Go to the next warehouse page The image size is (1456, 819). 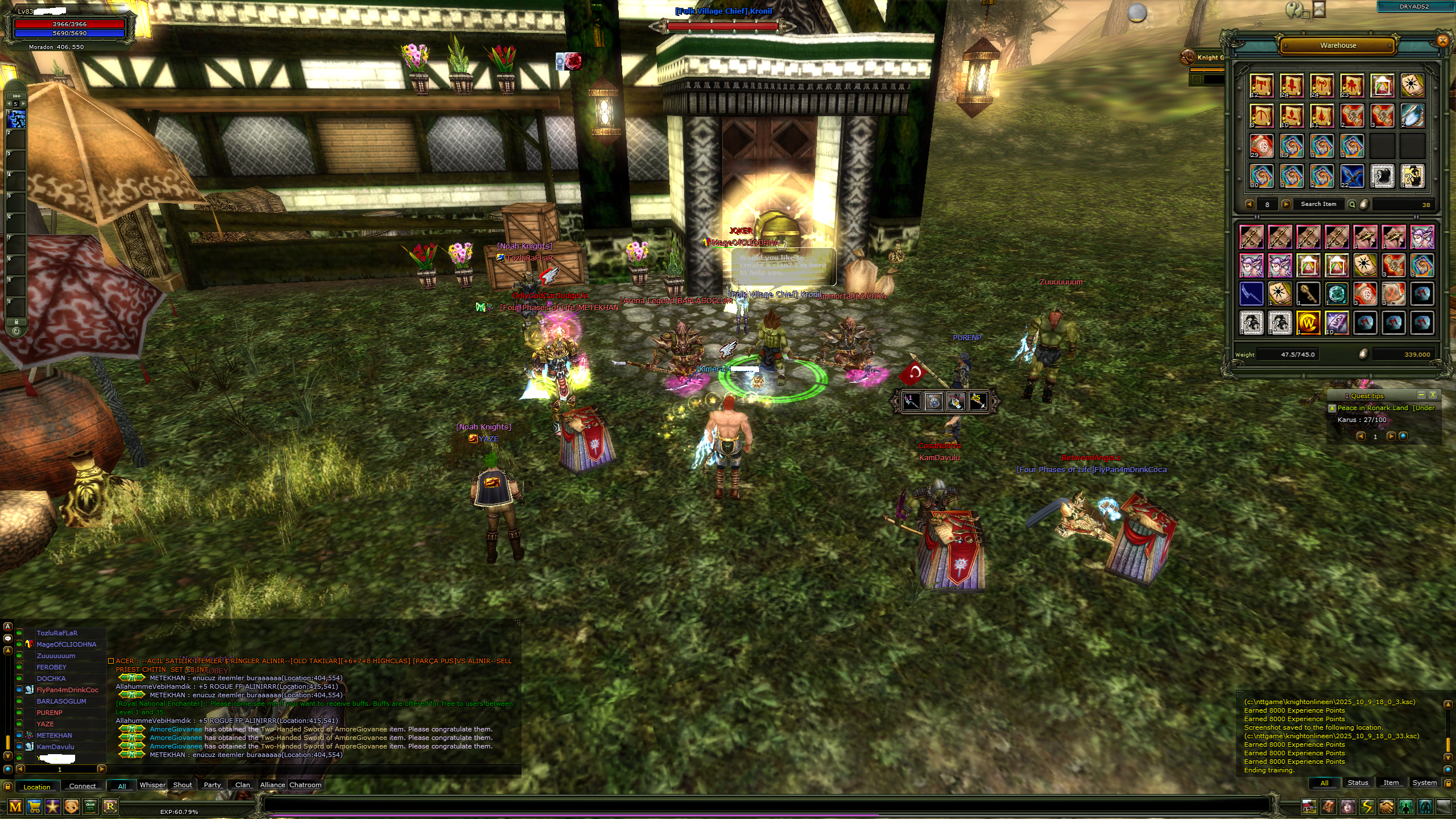coord(1285,204)
